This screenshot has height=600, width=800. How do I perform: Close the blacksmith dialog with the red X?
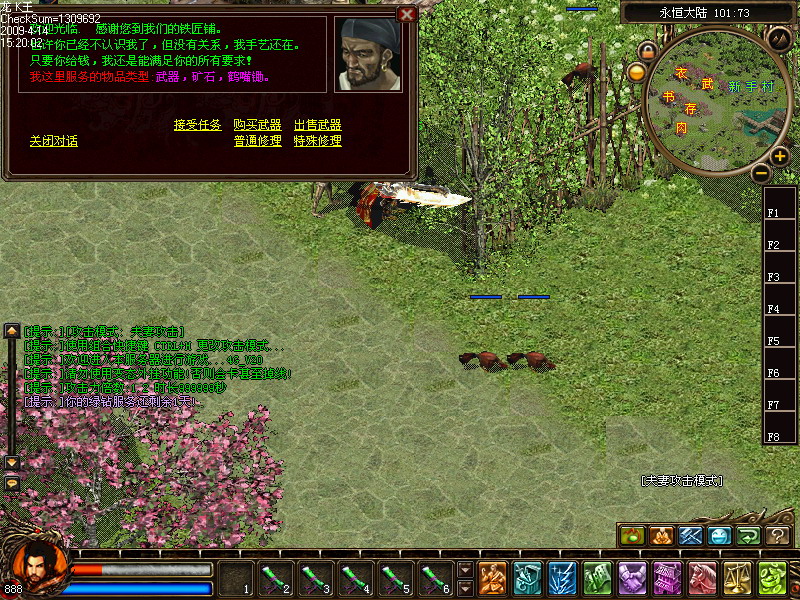406,14
